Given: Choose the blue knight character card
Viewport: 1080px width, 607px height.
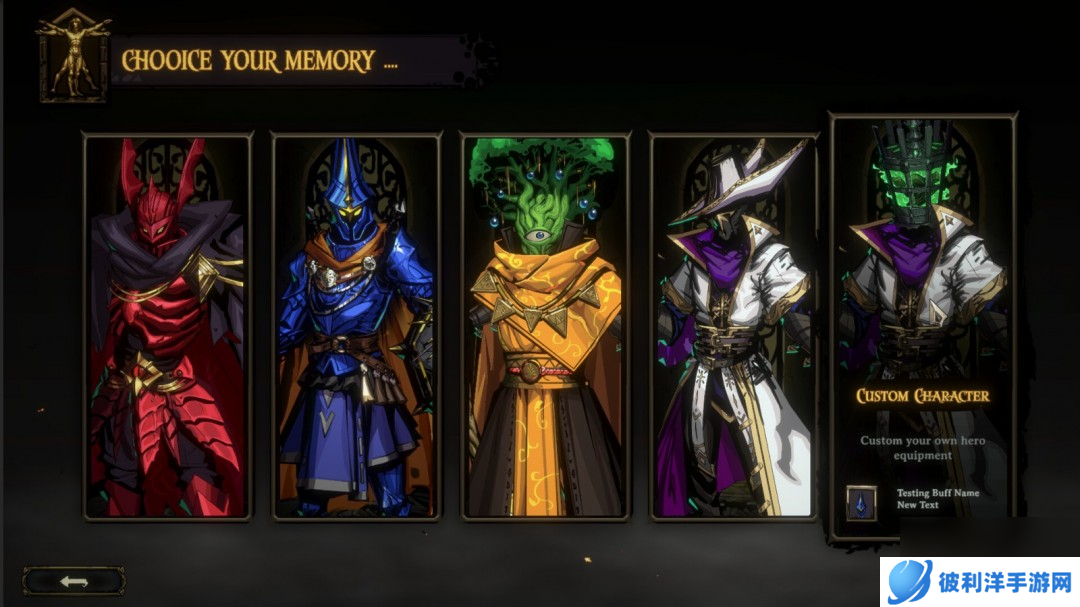Looking at the screenshot, I should coord(356,327).
